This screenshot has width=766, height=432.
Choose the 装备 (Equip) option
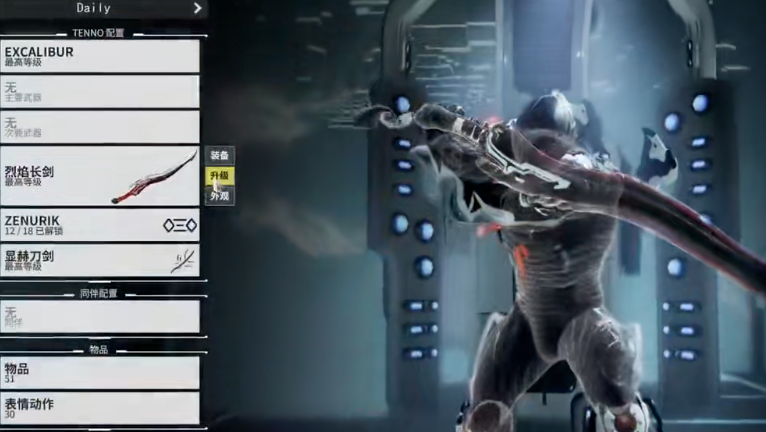click(x=220, y=155)
